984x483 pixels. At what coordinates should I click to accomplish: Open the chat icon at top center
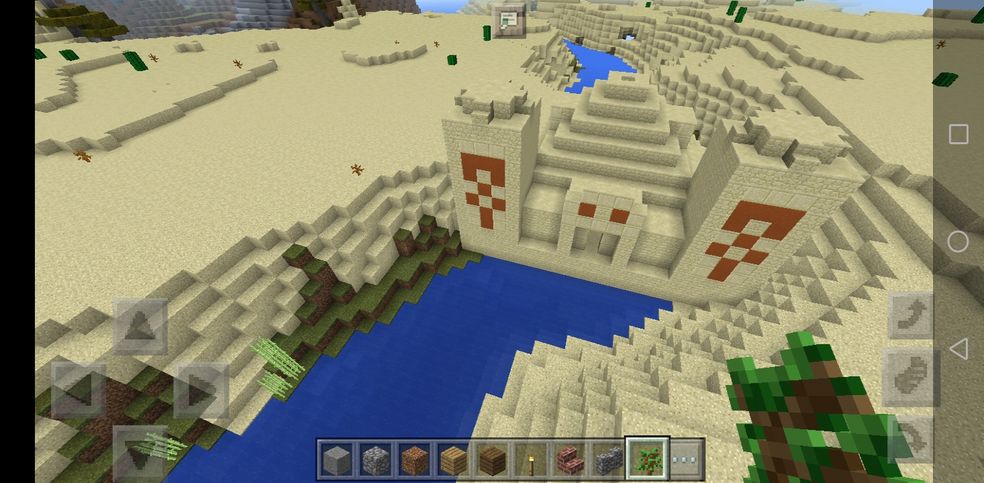509,20
